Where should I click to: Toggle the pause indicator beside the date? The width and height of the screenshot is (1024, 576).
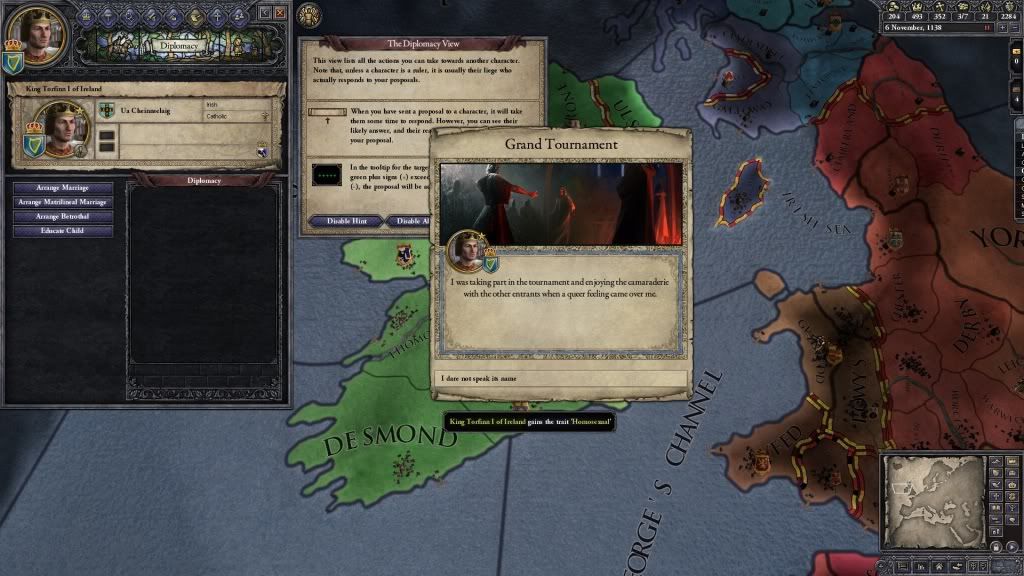click(x=988, y=28)
